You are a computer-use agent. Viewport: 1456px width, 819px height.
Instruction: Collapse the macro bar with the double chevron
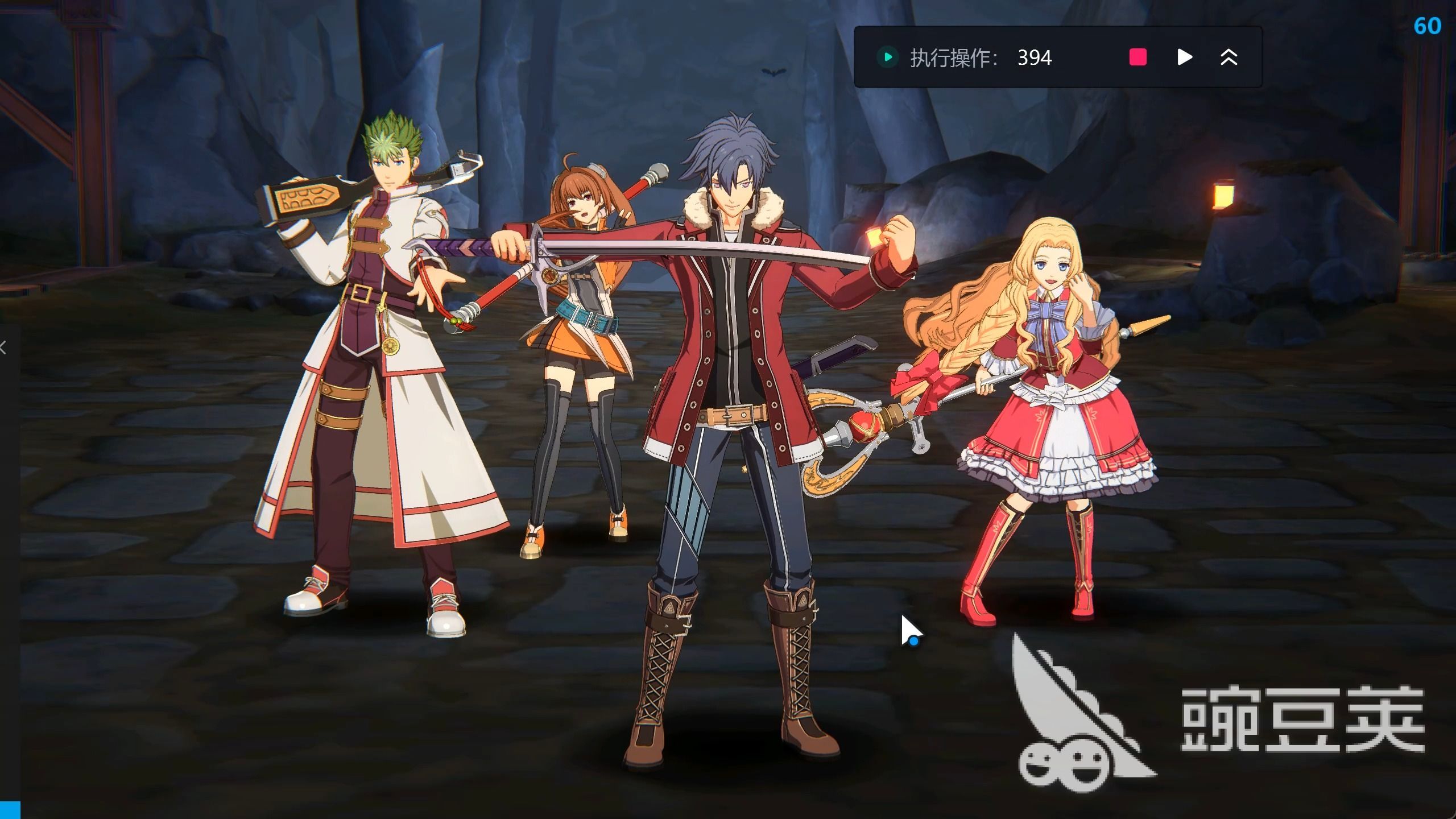1228,57
